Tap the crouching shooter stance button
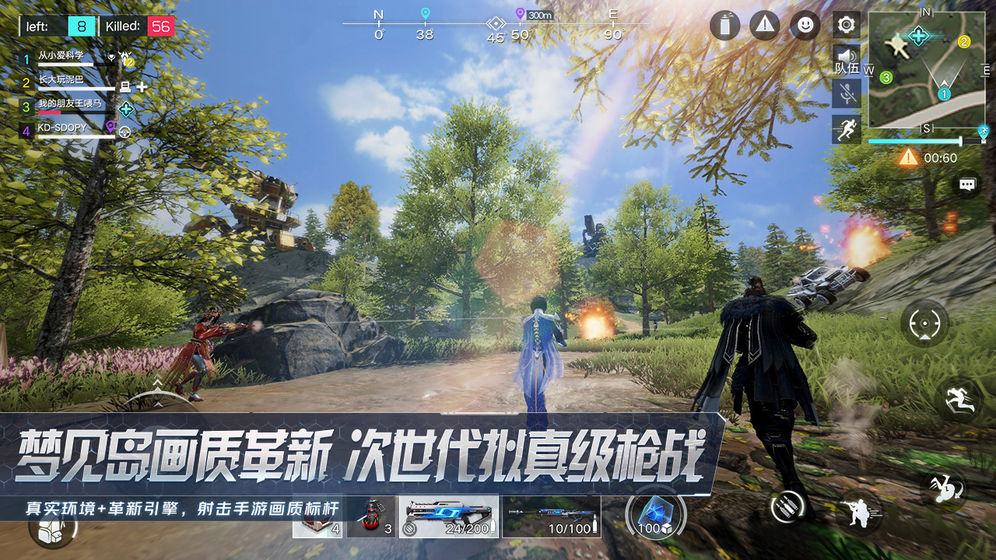 click(x=857, y=510)
